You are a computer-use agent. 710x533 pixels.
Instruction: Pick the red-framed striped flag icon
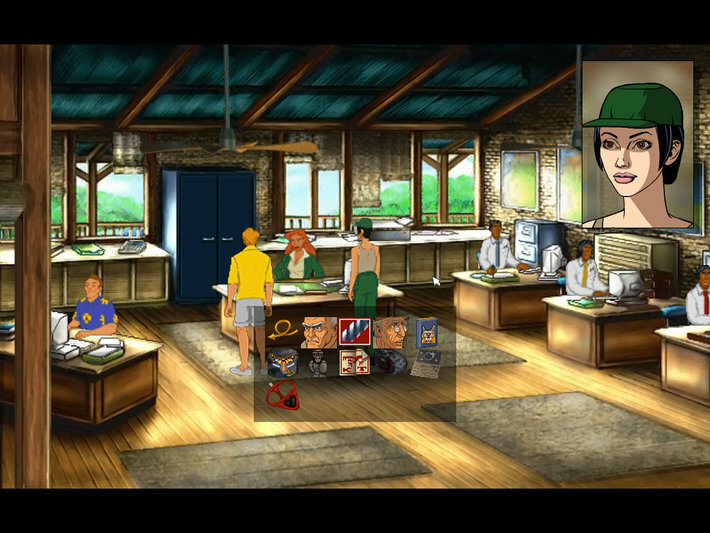(x=355, y=332)
